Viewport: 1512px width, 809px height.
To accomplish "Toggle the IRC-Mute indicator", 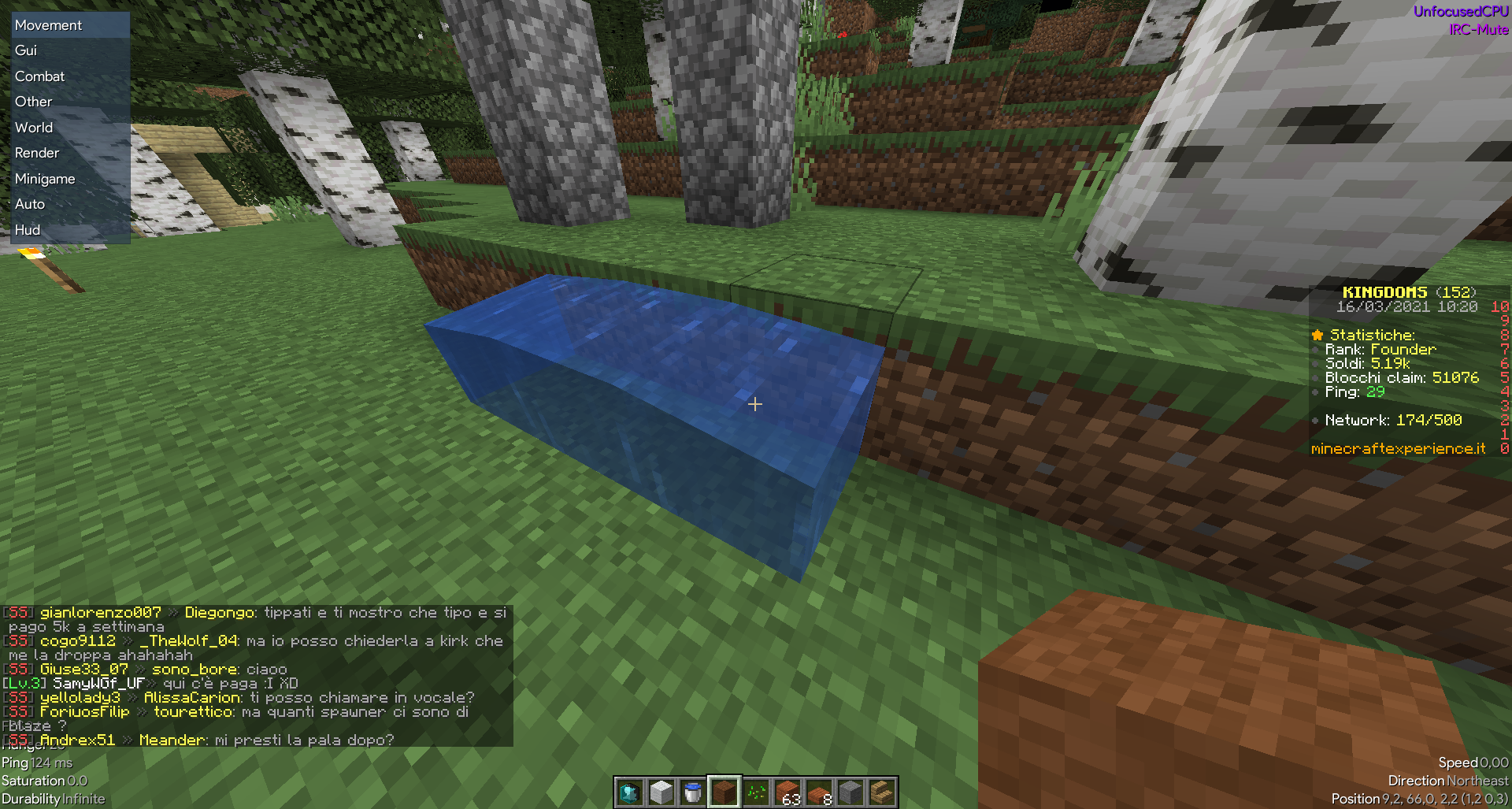I will (1477, 32).
